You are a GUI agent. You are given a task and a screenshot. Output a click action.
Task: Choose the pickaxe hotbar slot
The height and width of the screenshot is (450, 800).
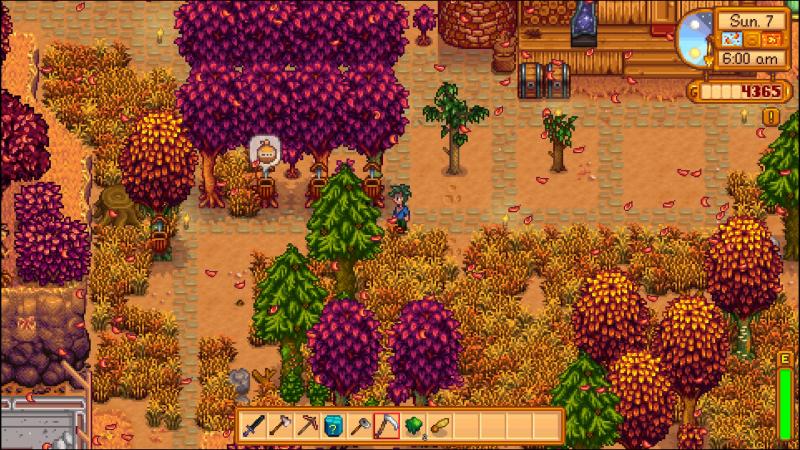[x=307, y=426]
